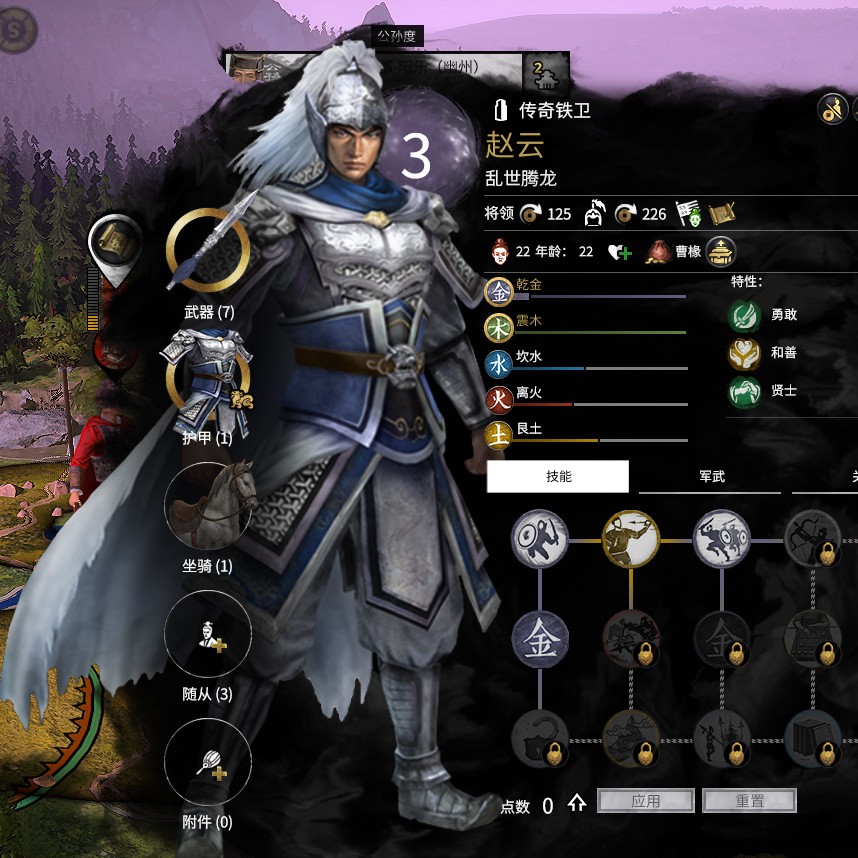
Task: Select the unlocked 金 element skill node
Action: pyautogui.click(x=540, y=638)
